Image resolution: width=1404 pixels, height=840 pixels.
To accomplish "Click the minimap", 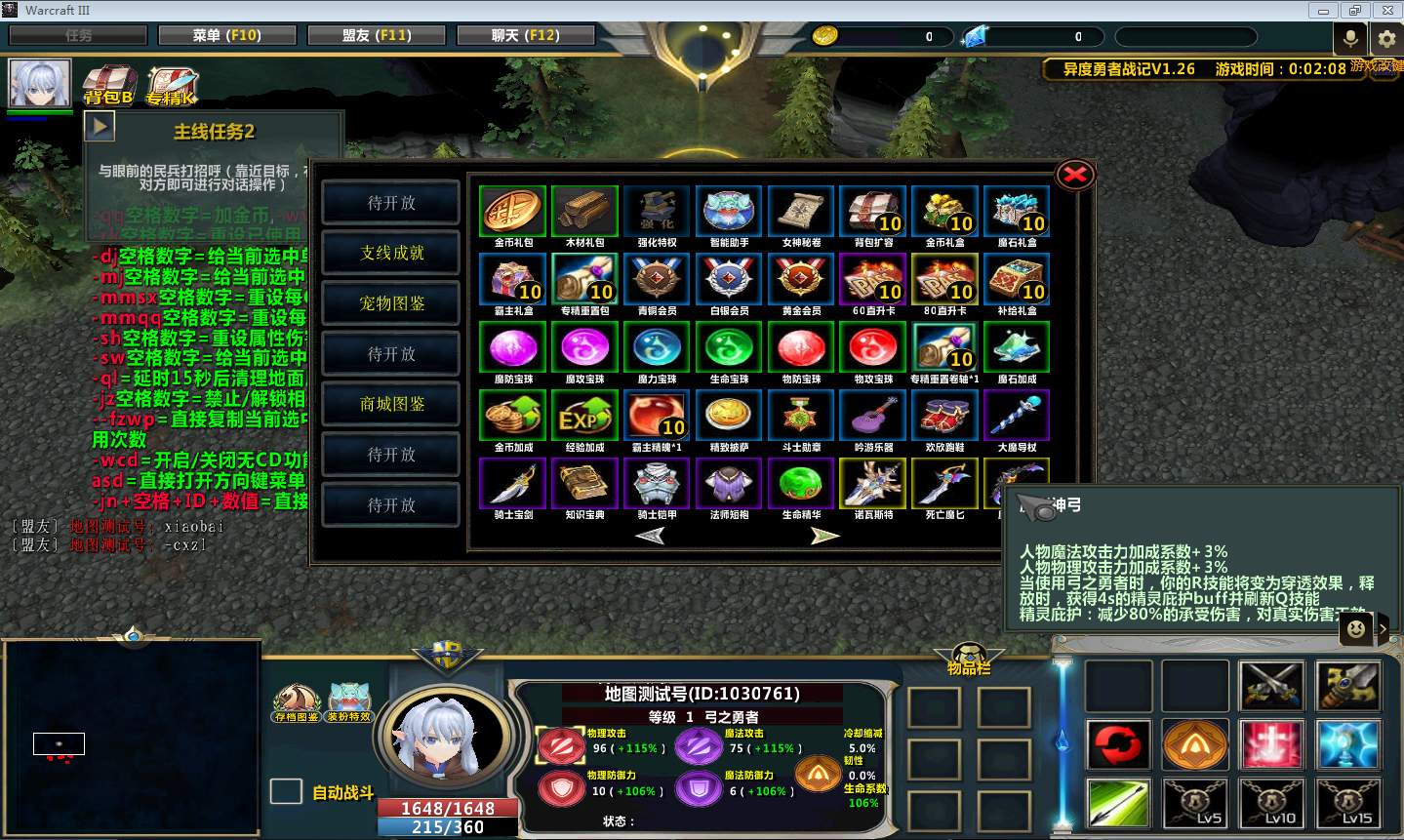I will point(133,738).
